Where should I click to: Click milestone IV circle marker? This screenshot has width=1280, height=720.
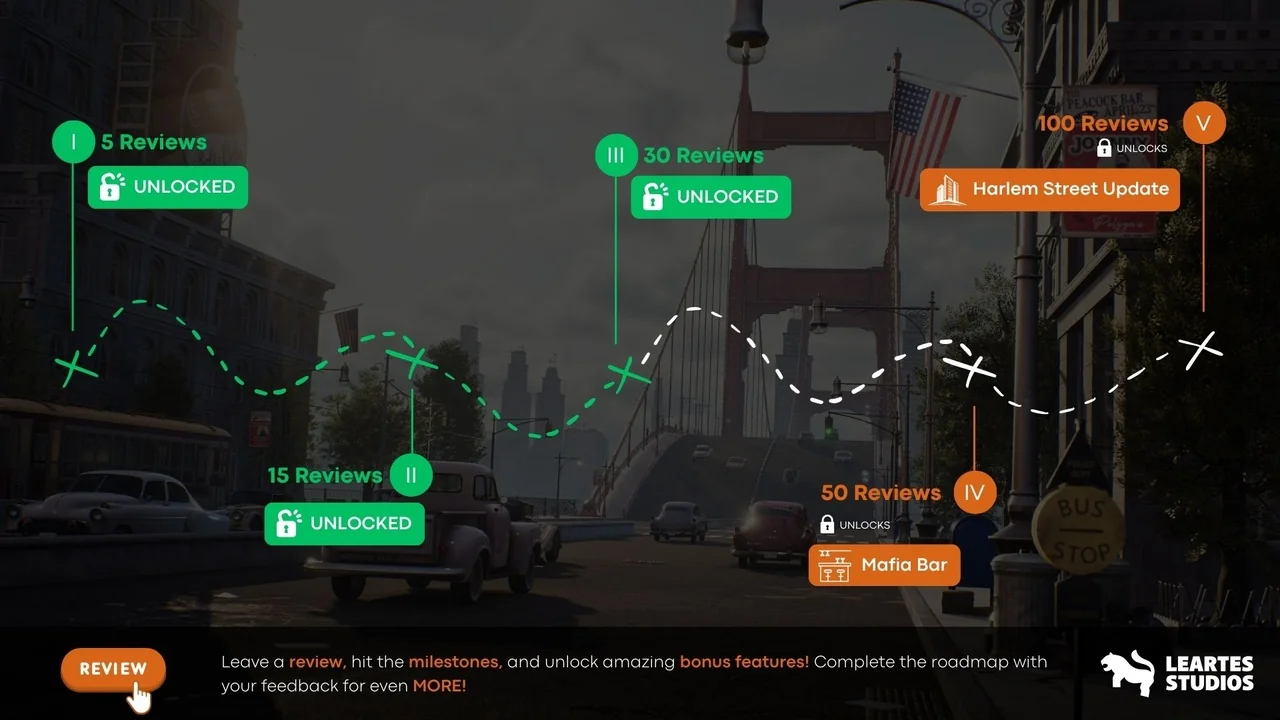tap(974, 492)
